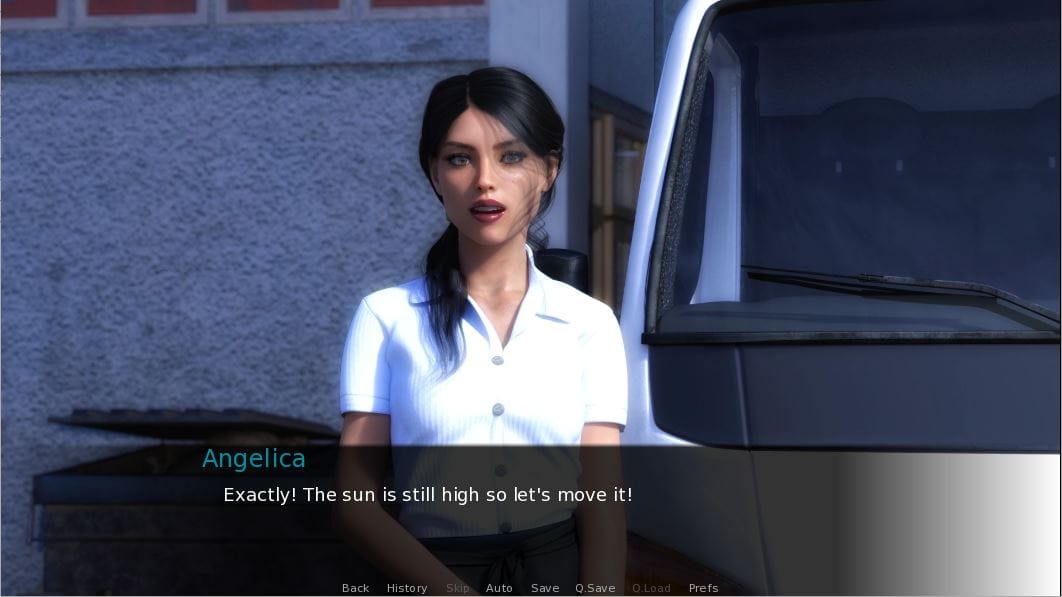Open the dialogue History log
The height and width of the screenshot is (597, 1062).
407,588
